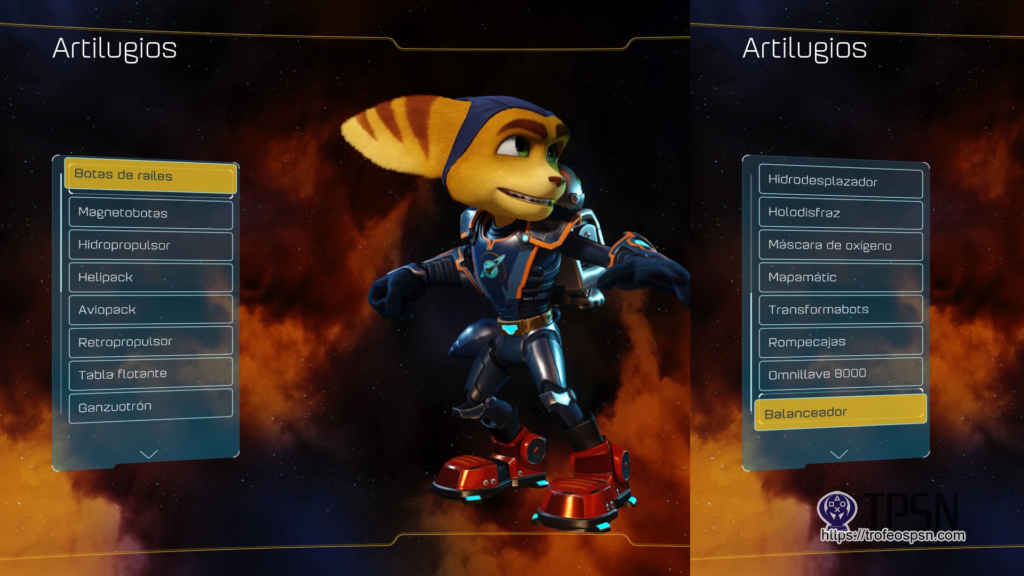Select the Omnillave 8000 gadget

pyautogui.click(x=840, y=374)
